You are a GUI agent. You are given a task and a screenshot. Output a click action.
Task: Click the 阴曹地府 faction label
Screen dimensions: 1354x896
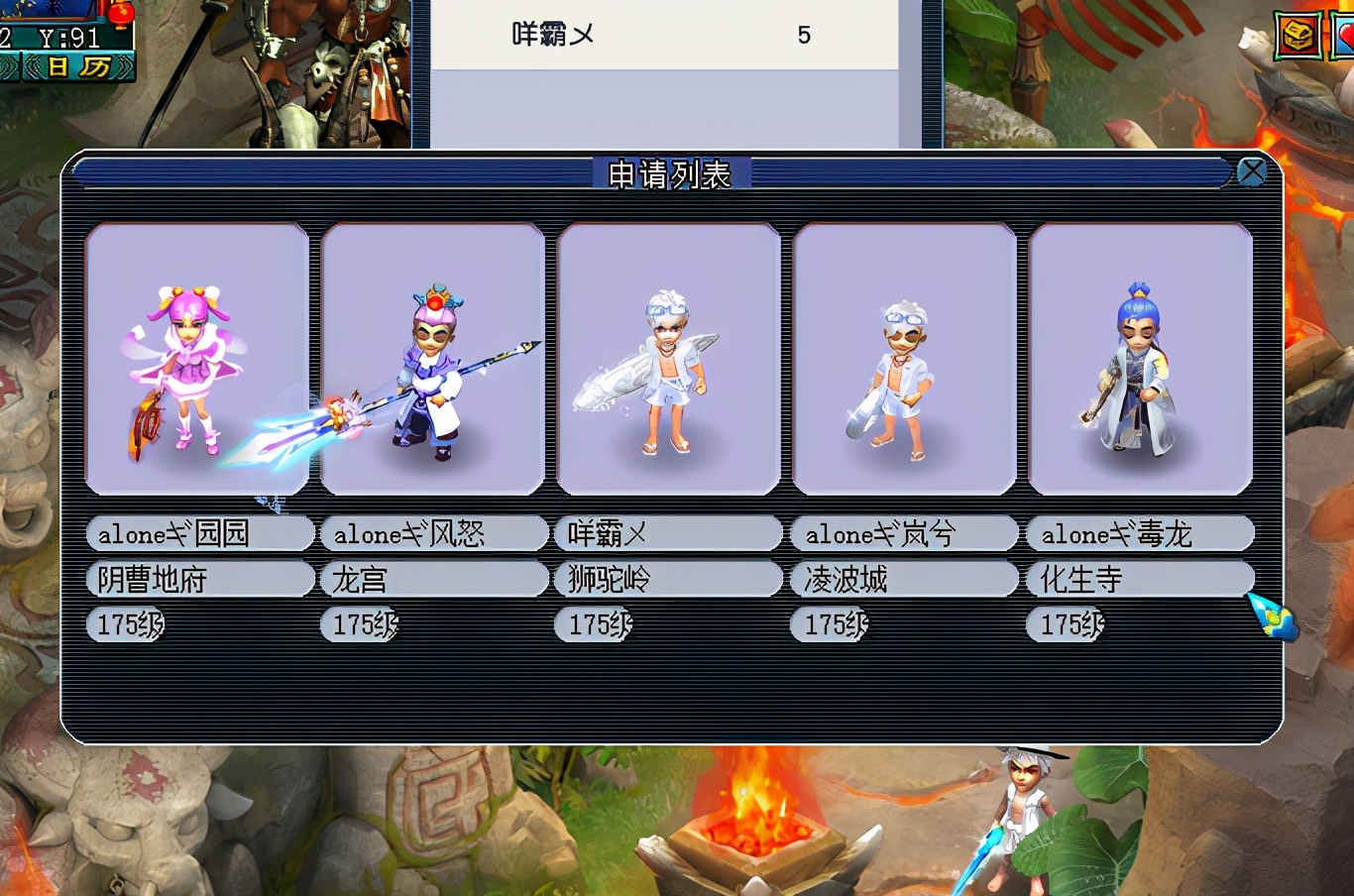point(199,579)
